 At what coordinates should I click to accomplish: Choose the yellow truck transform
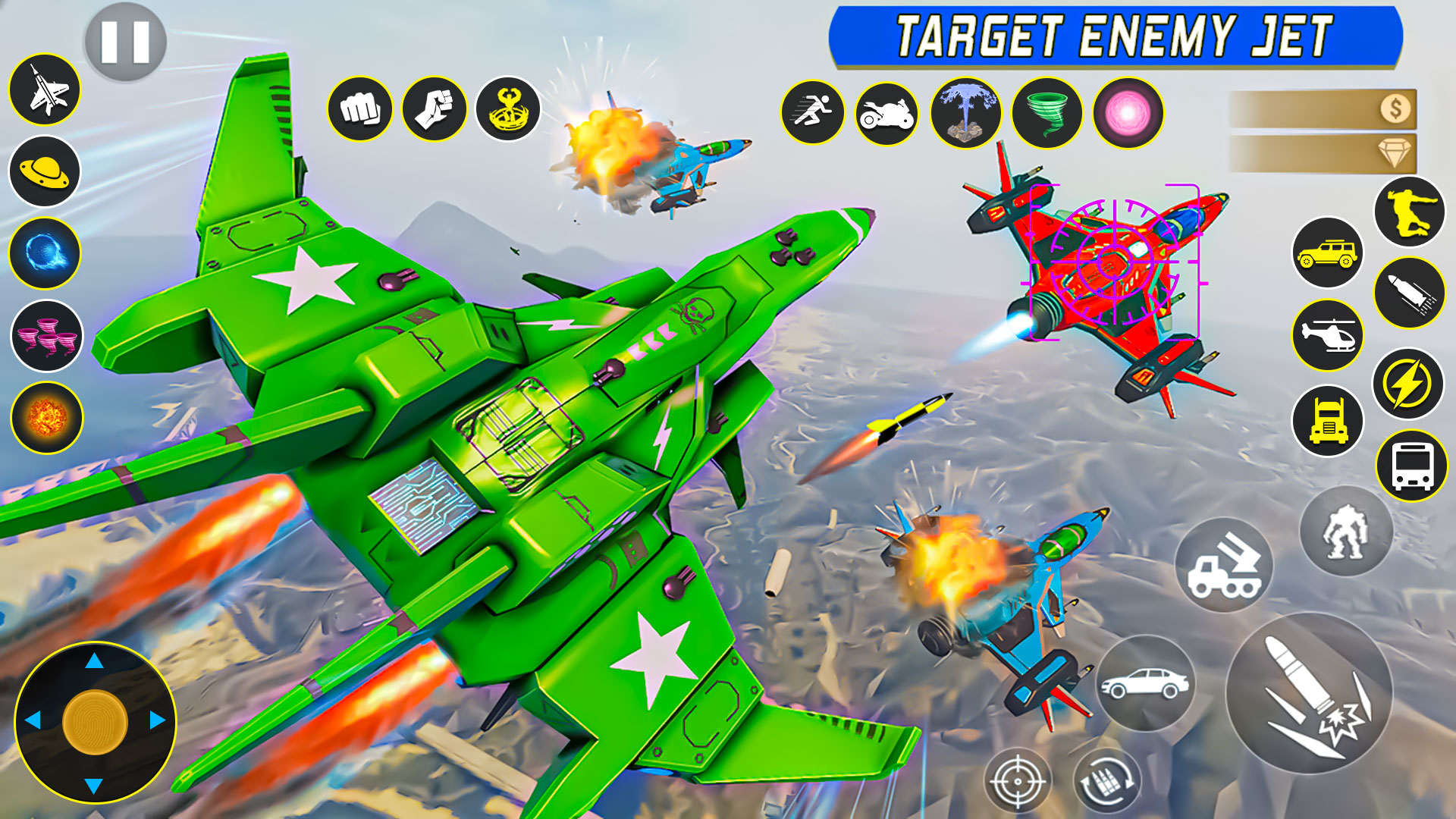[1327, 421]
